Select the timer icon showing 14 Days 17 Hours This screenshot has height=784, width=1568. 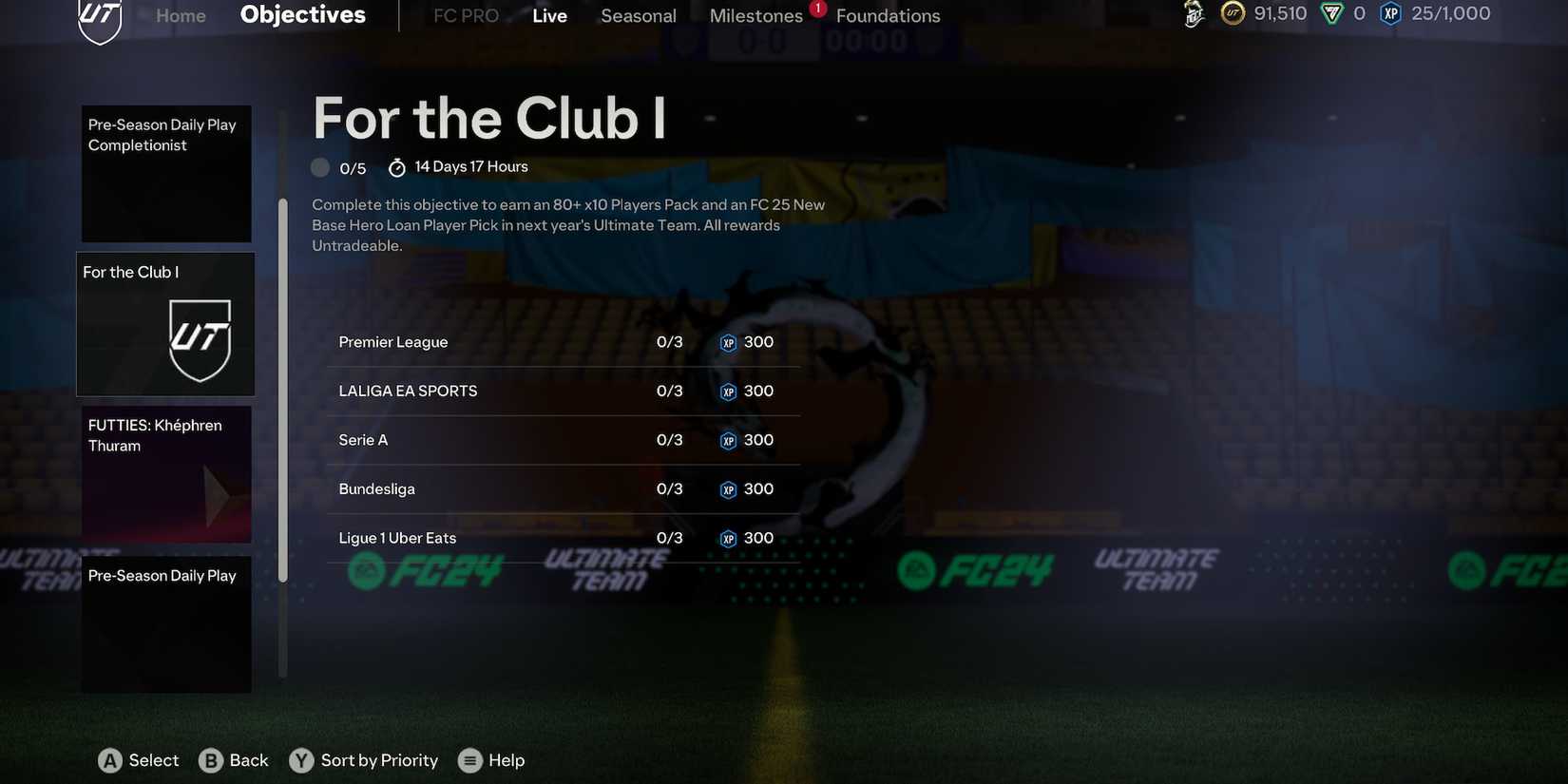396,165
